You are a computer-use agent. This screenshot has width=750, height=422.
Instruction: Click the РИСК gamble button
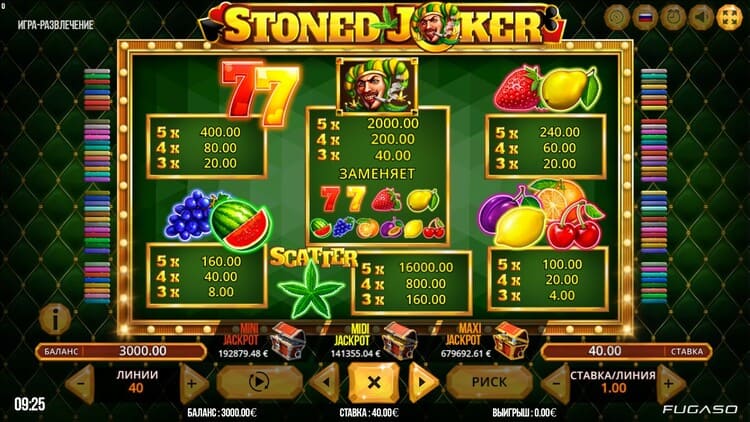tap(489, 381)
